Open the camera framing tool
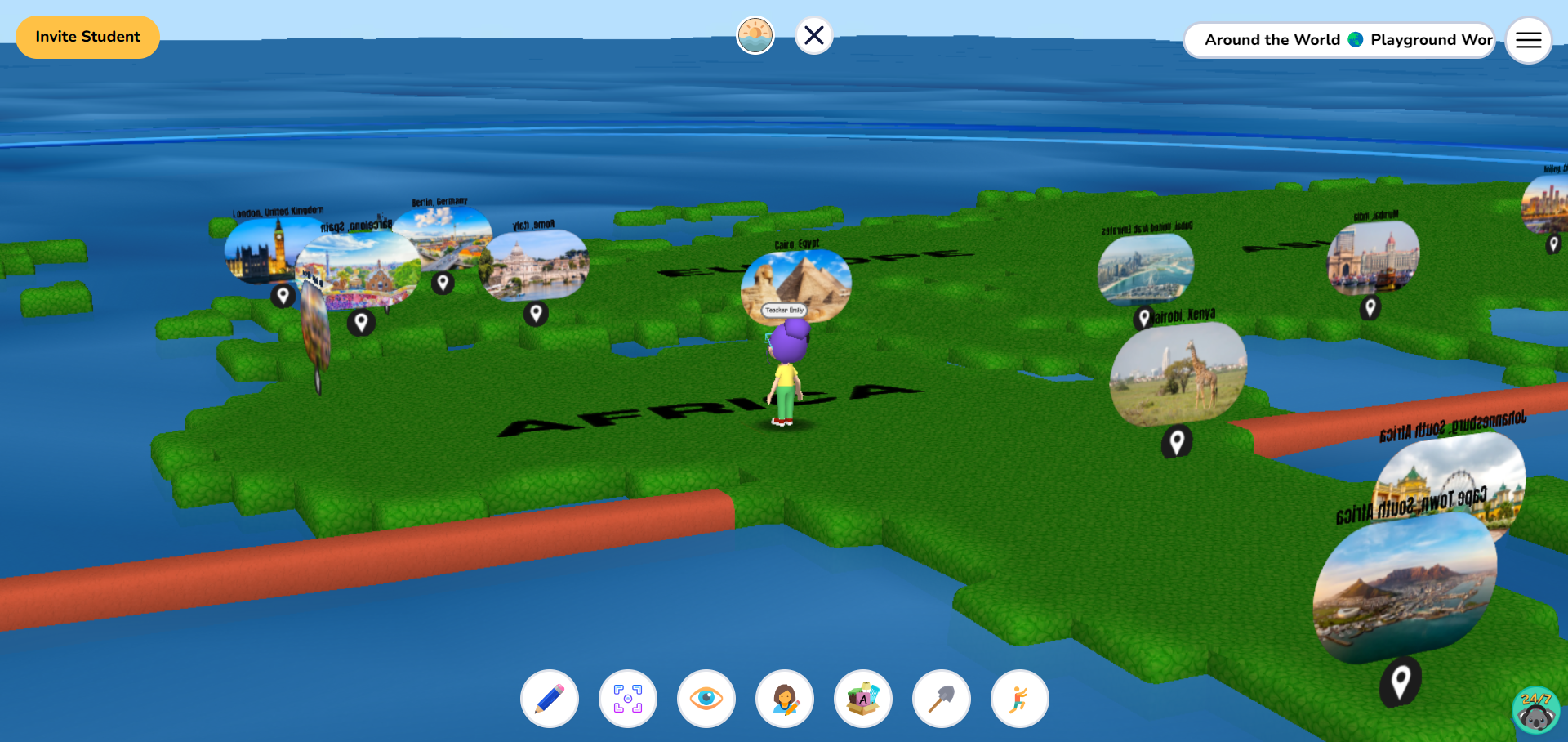The width and height of the screenshot is (1568, 742). (627, 699)
